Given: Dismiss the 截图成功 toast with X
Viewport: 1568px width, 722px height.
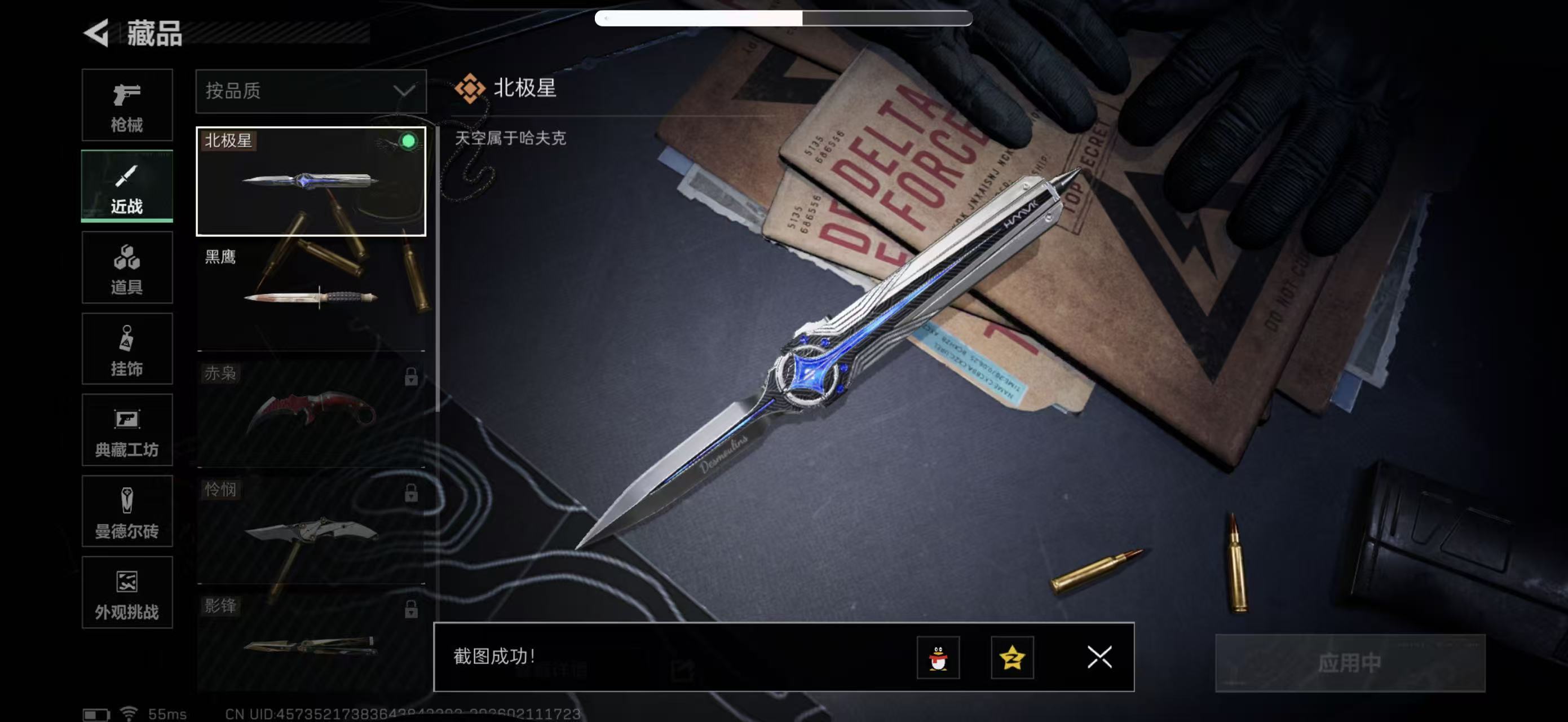Looking at the screenshot, I should pos(1100,658).
